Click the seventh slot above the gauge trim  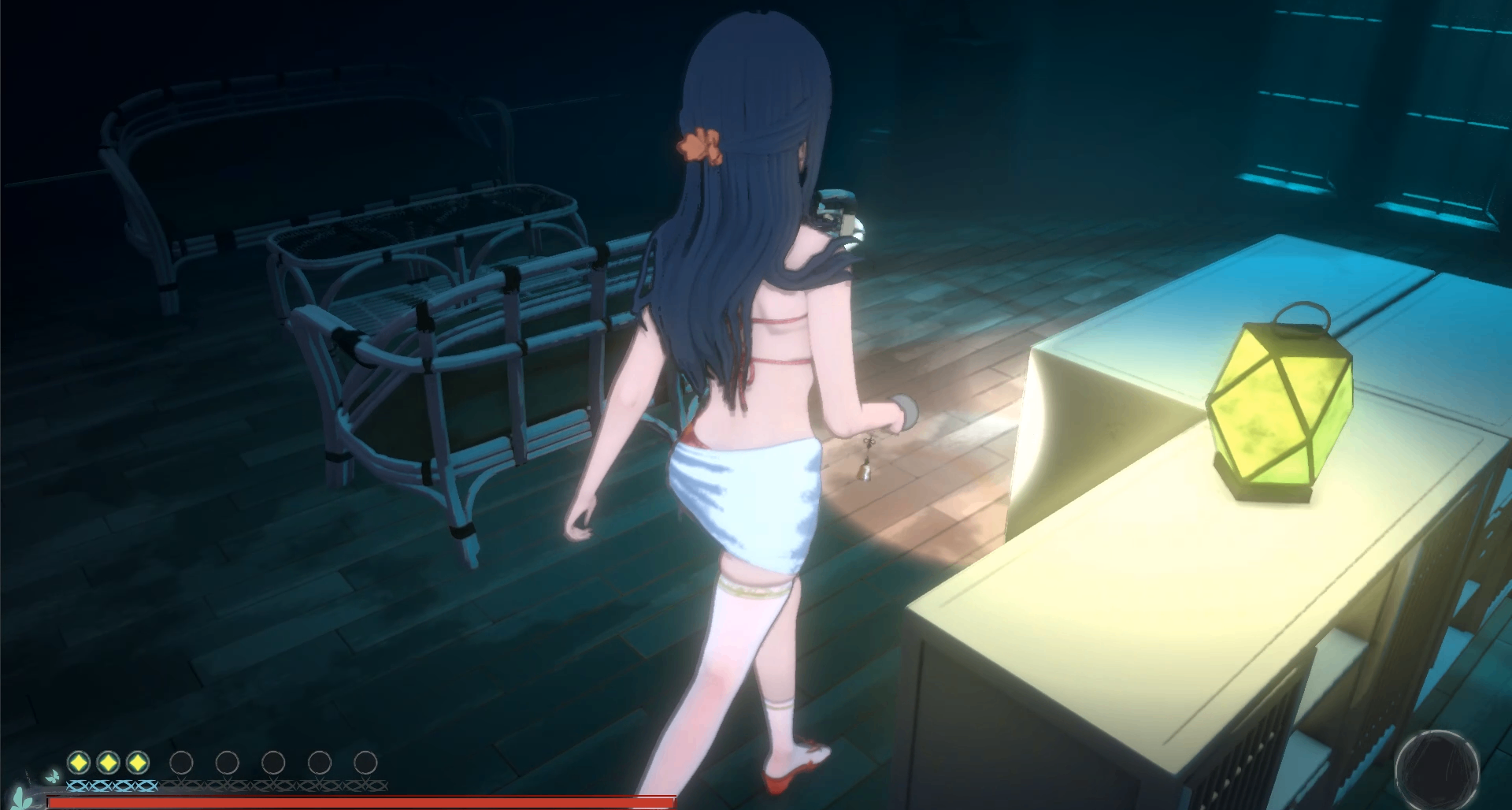pos(317,762)
